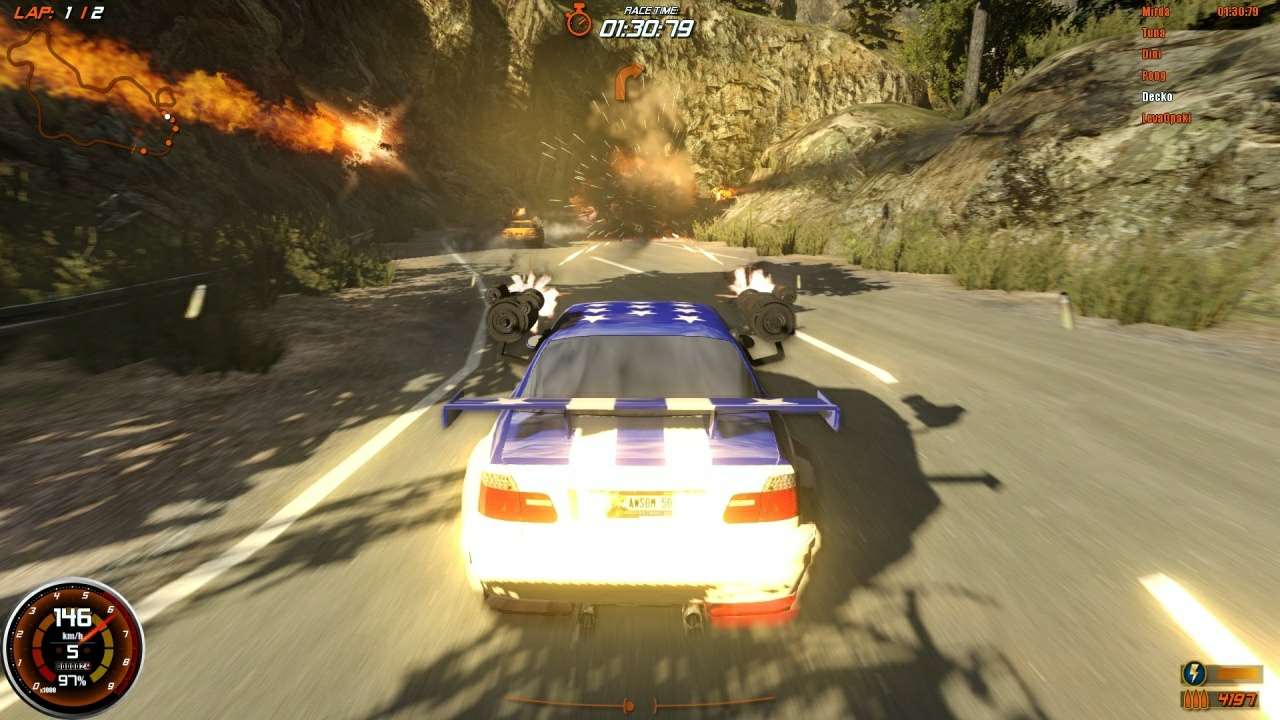
Task: Select racer Mirda in the standings
Action: 1155,12
